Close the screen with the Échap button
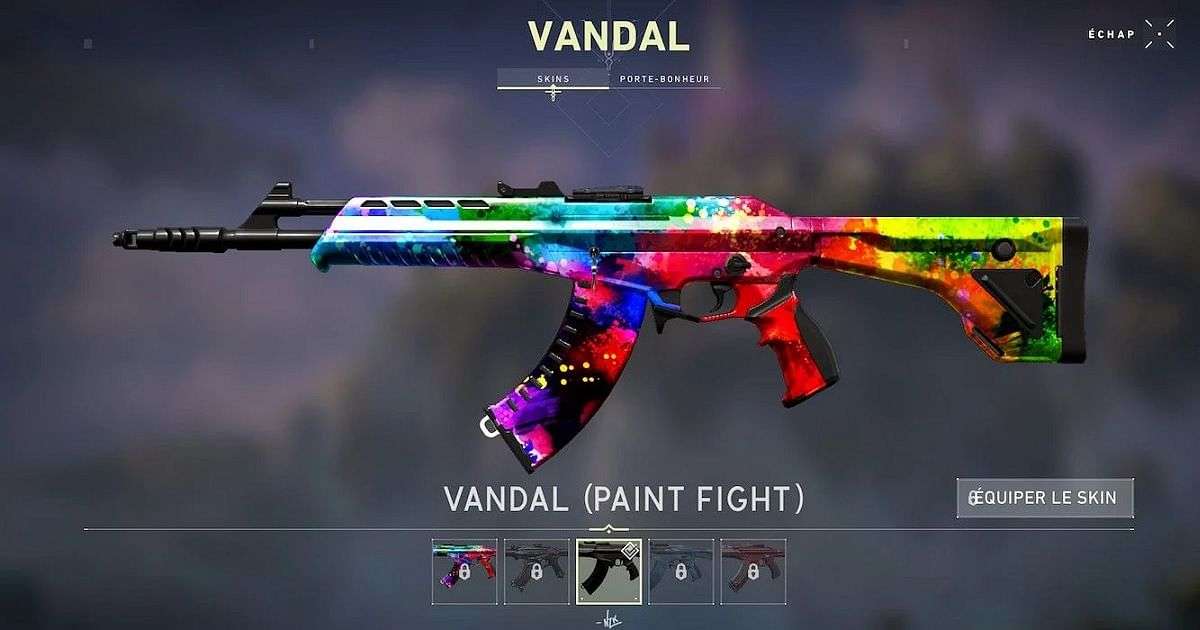The width and height of the screenshot is (1200, 630). [x=1159, y=34]
